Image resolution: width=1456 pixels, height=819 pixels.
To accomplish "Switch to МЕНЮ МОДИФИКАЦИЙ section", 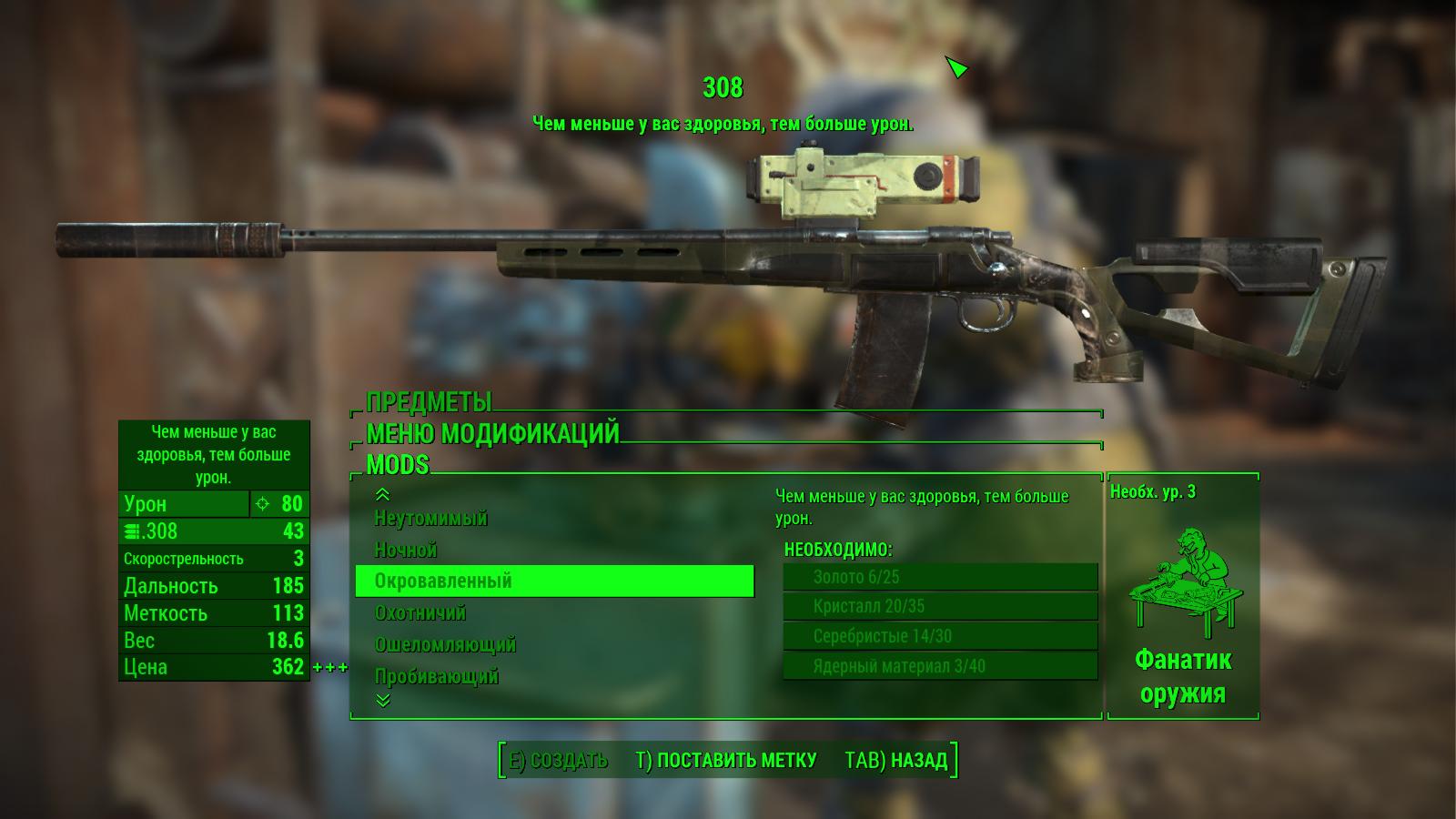I will [x=492, y=433].
